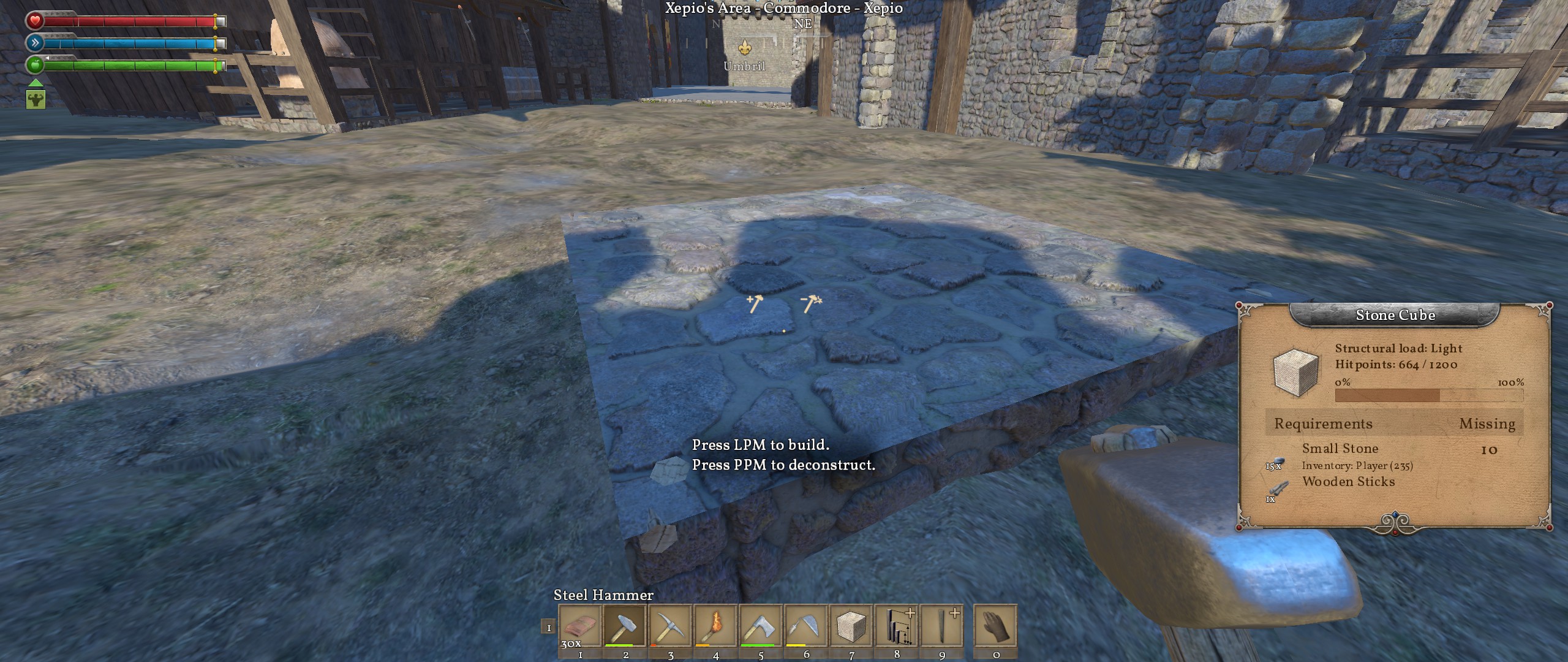Select the stair pillars blueprint slot
This screenshot has width=1568, height=662.
[897, 626]
